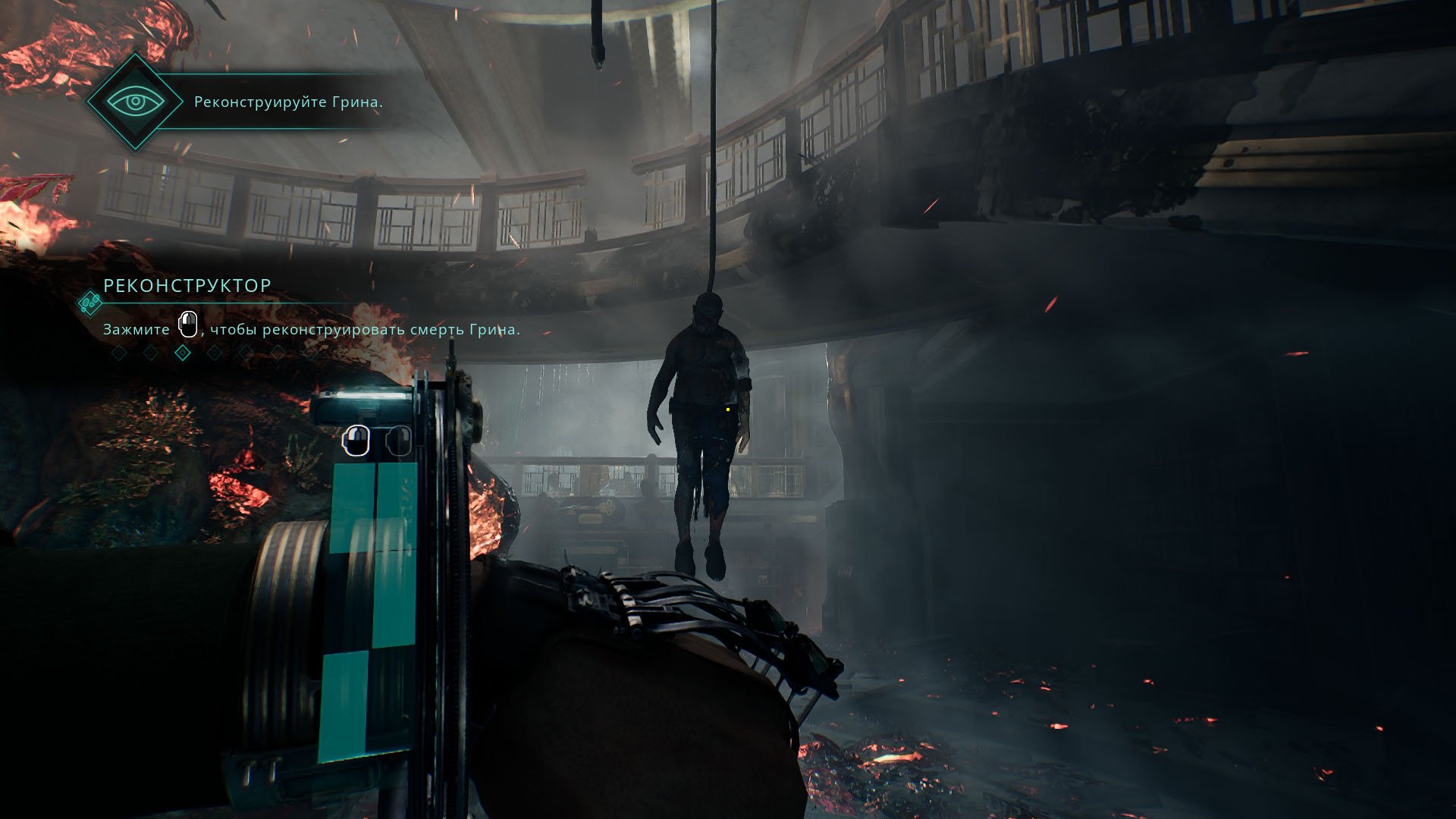Viewport: 1456px width, 819px height.
Task: Select the objective text about reconstructing Green
Action: pyautogui.click(x=288, y=102)
